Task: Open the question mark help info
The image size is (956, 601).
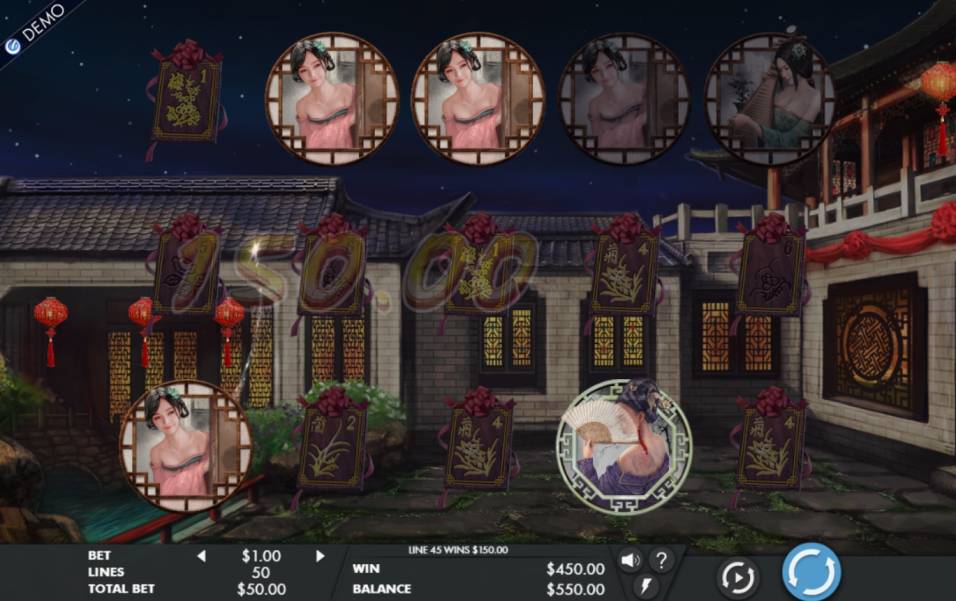Action: pos(661,560)
